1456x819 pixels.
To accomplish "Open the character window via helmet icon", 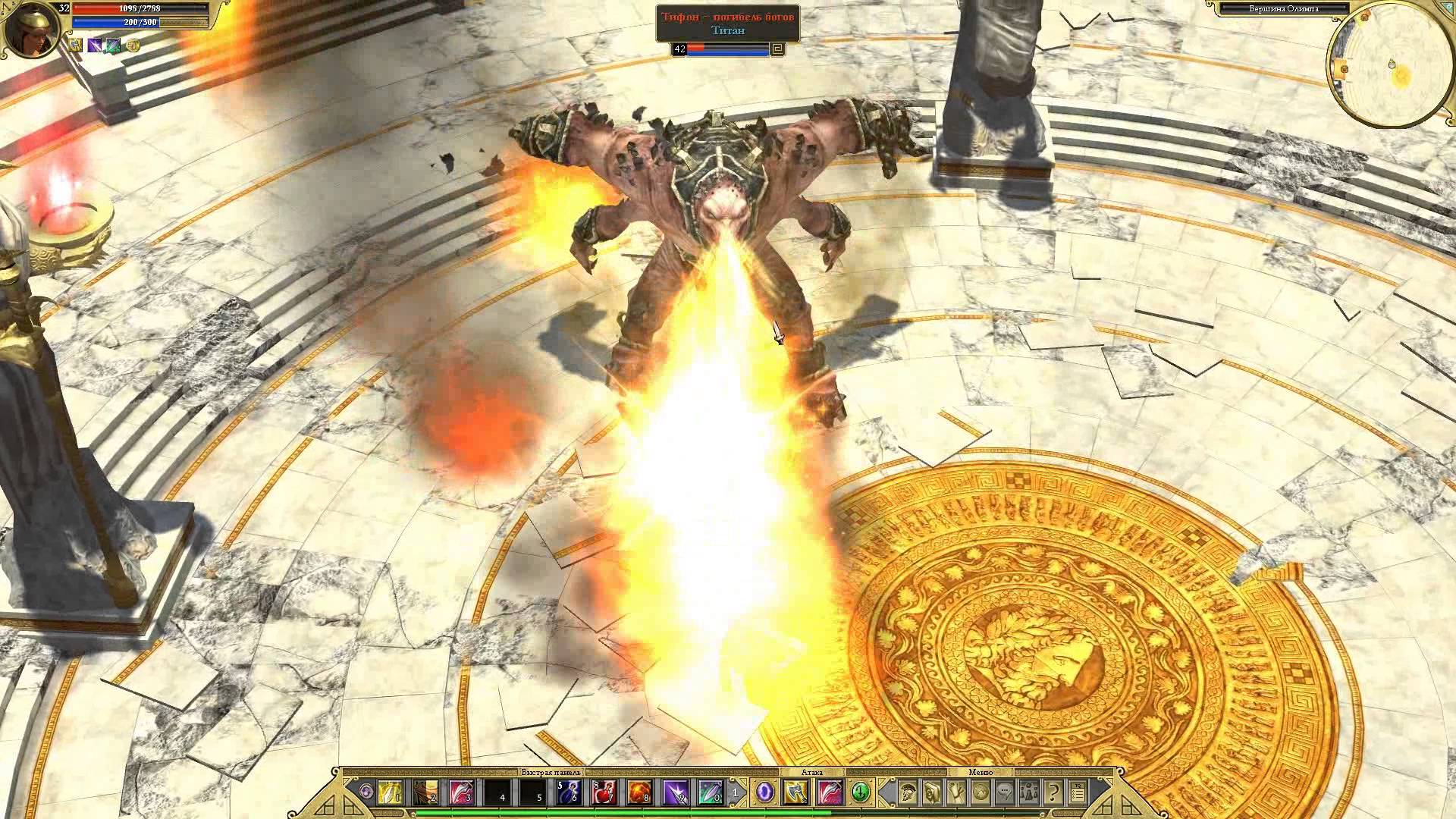I will point(908,793).
